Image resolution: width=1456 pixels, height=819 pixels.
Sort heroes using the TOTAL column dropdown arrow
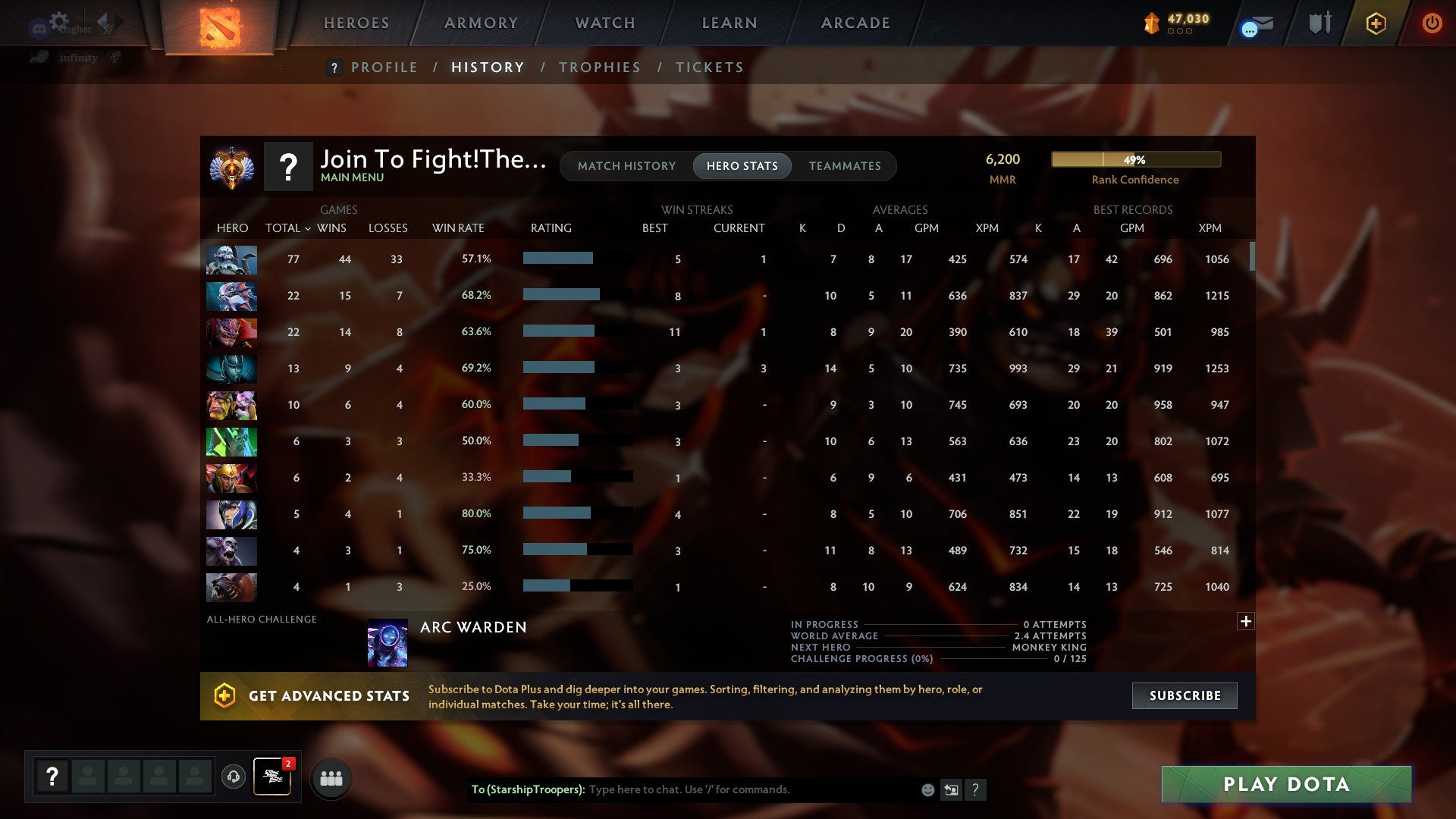click(307, 227)
